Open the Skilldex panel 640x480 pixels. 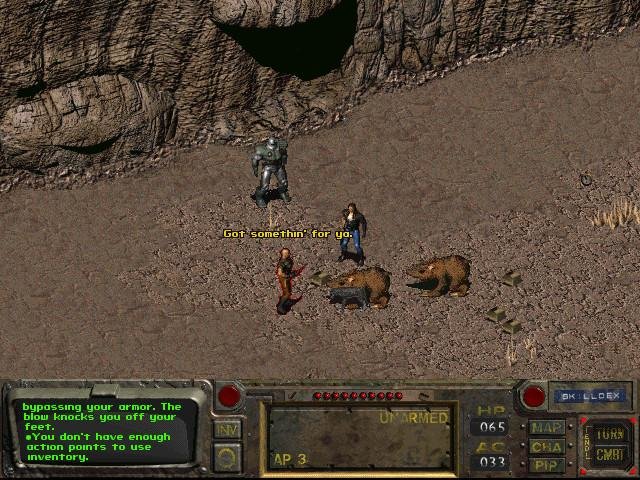point(590,396)
